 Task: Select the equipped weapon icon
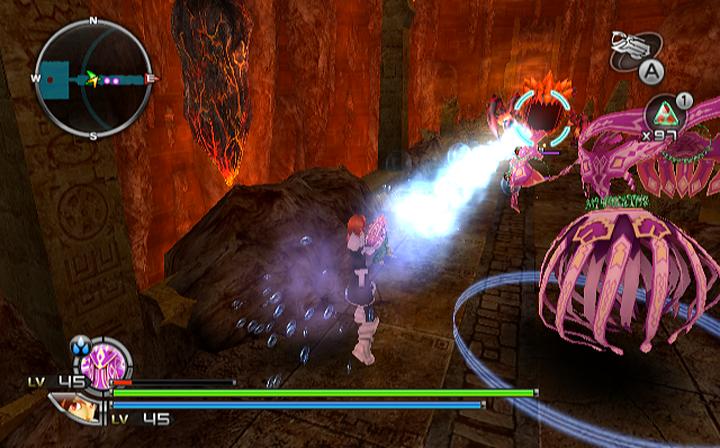(x=633, y=46)
